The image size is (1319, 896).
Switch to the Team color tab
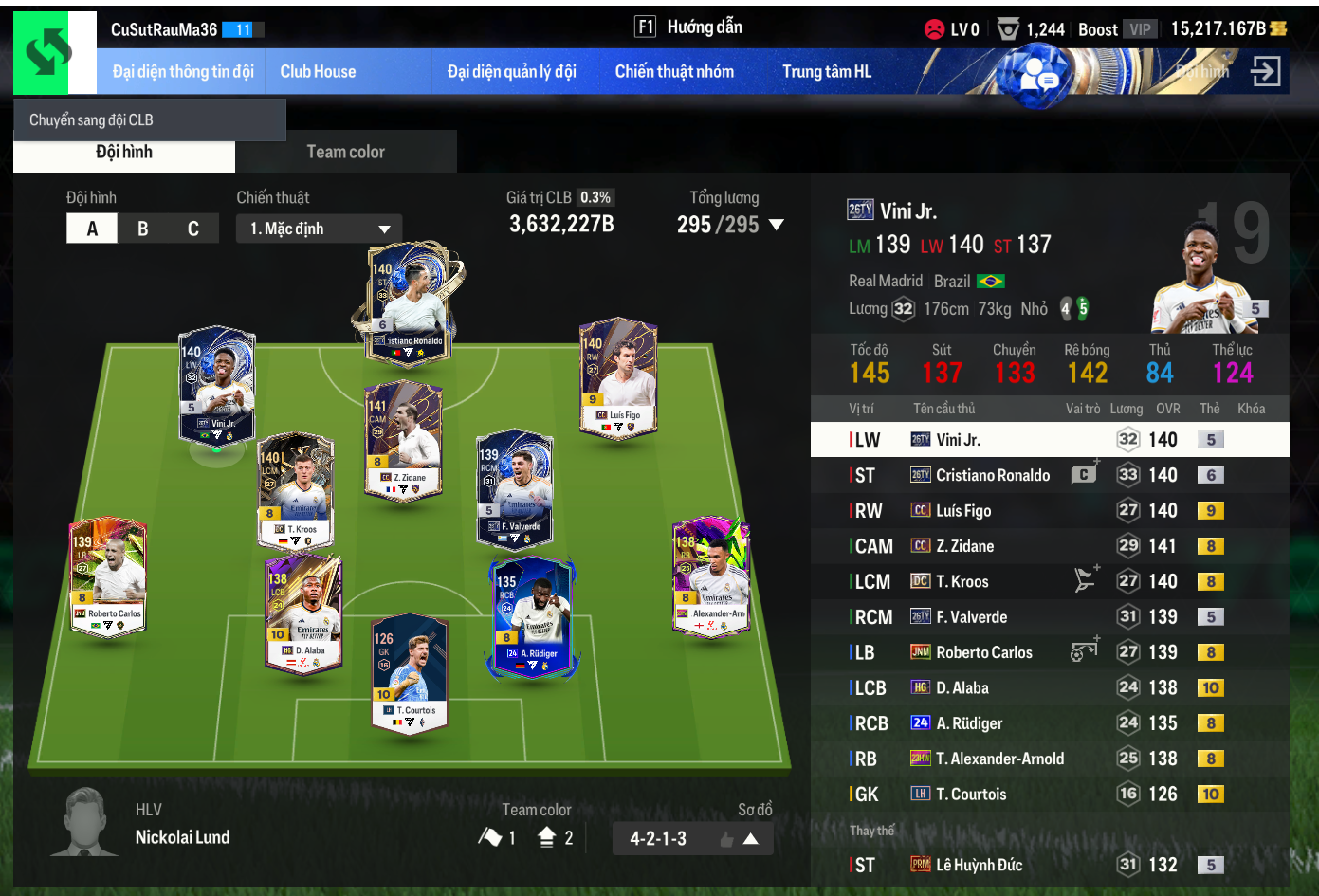pyautogui.click(x=345, y=152)
